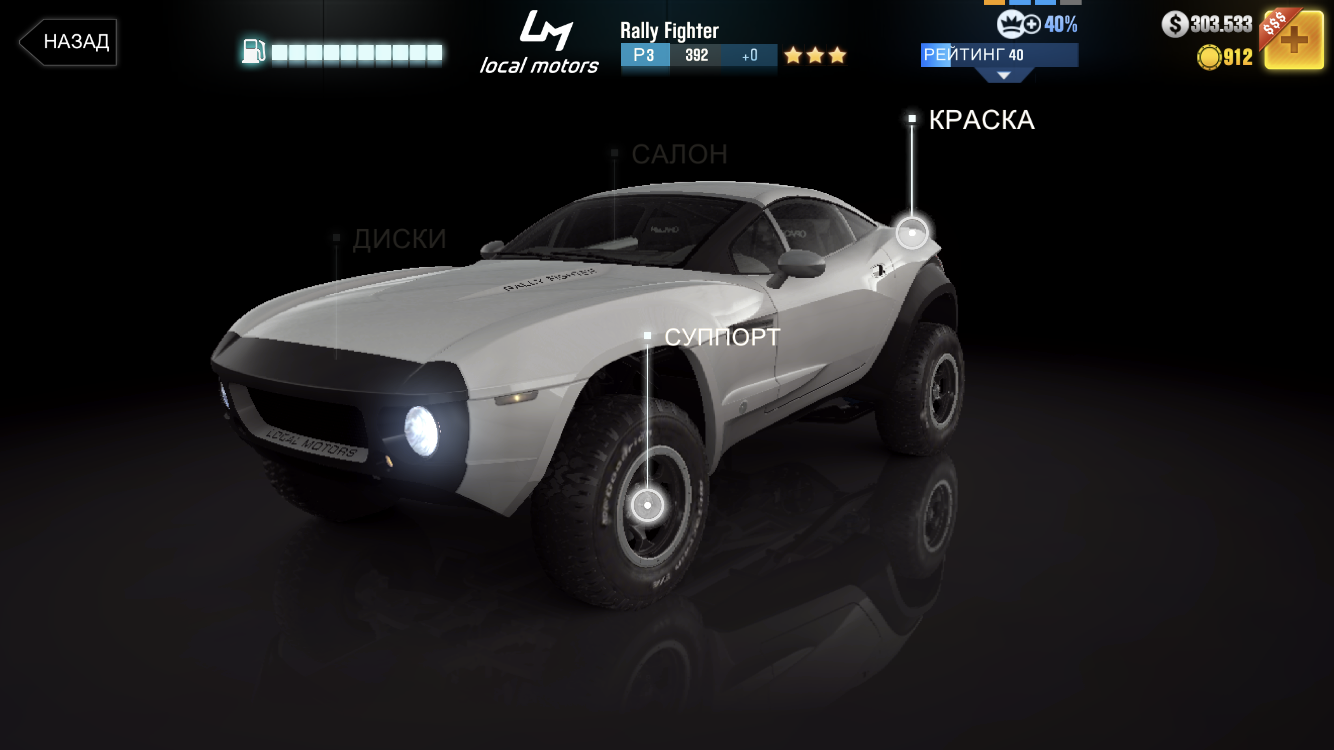The width and height of the screenshot is (1334, 750).
Task: Click the fuel pump gauge icon
Action: coord(254,52)
